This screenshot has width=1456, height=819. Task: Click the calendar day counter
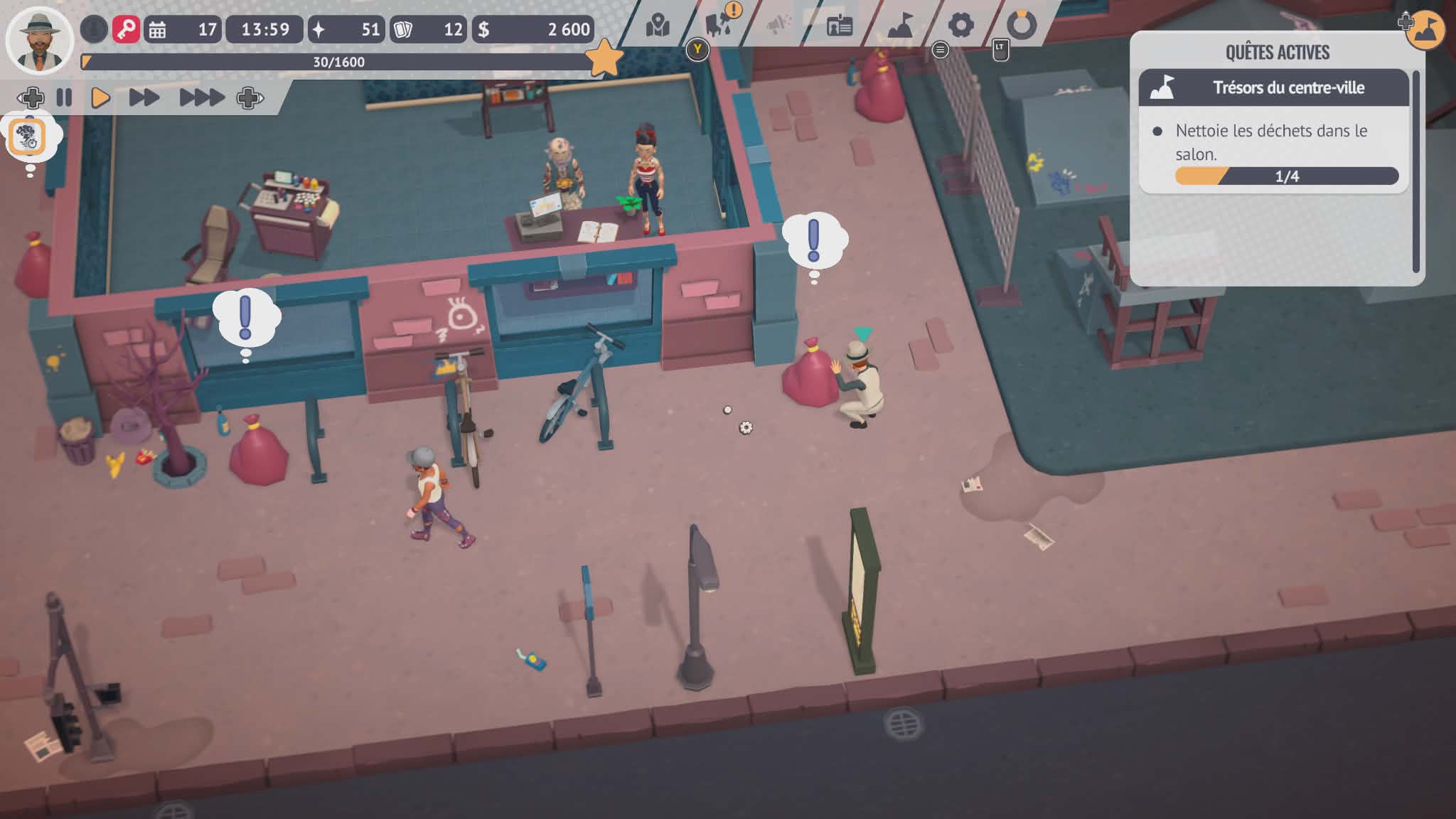(x=183, y=29)
